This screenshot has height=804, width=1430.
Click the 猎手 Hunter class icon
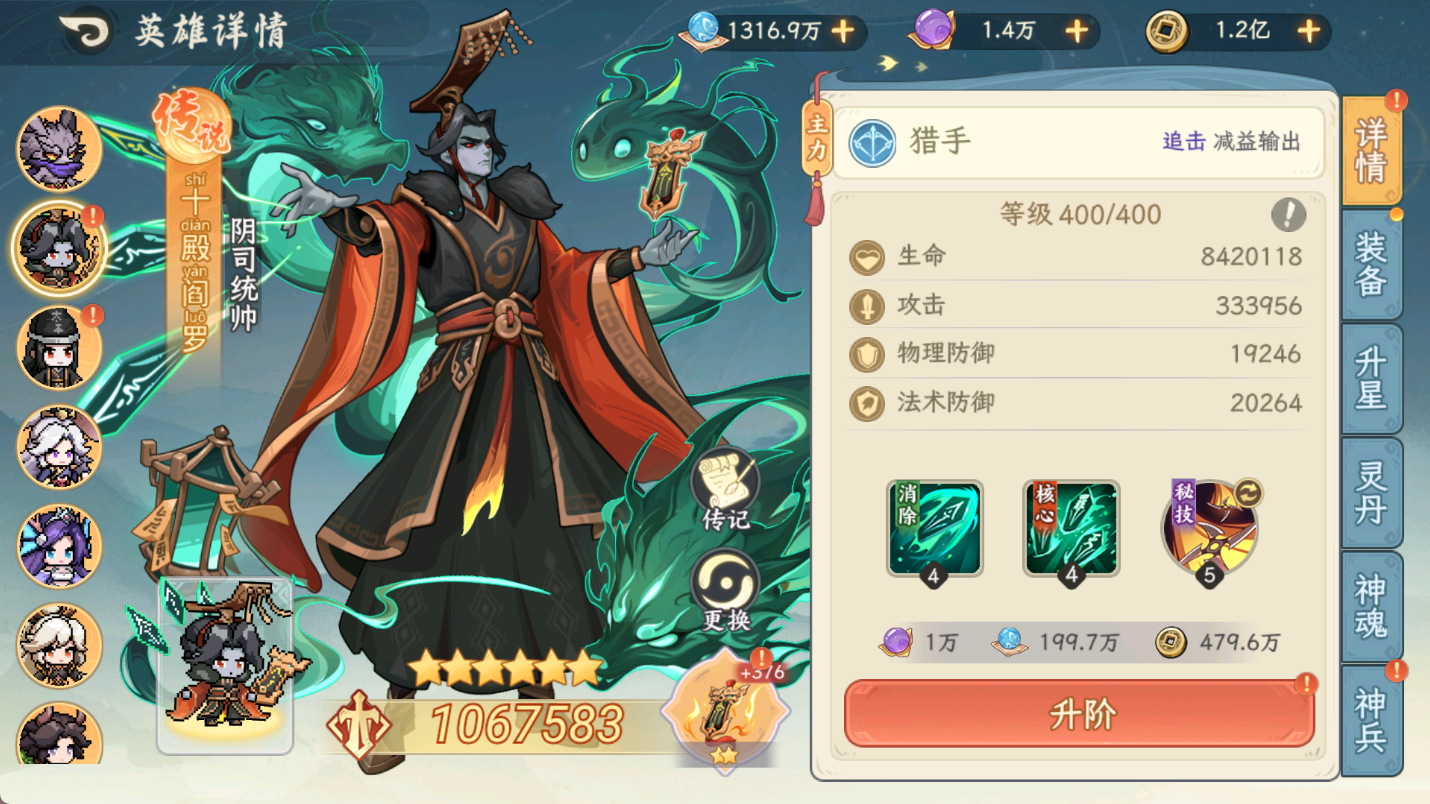click(x=871, y=141)
